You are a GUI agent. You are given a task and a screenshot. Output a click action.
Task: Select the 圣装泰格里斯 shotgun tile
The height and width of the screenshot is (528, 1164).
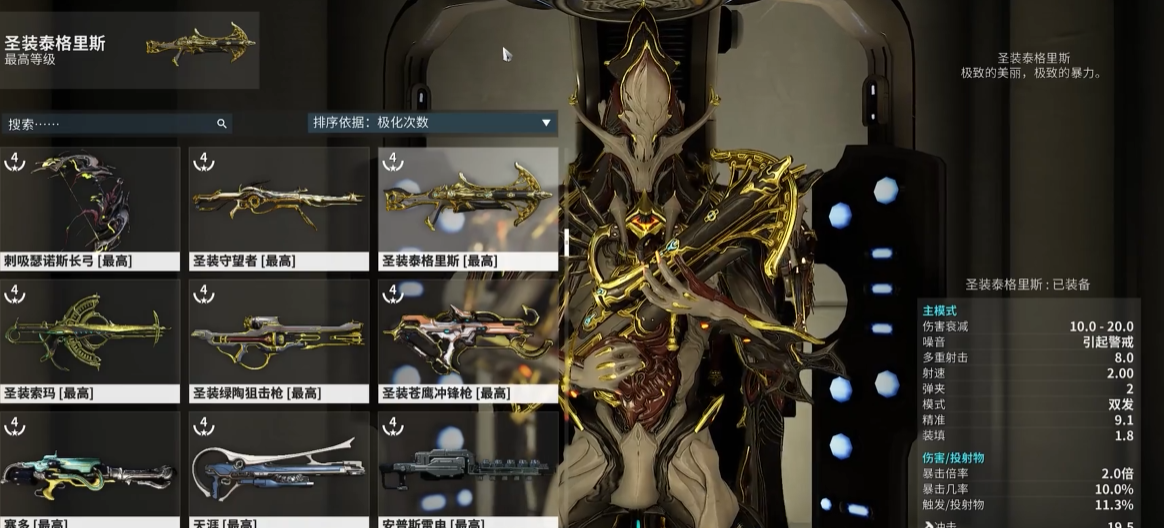[x=467, y=208]
